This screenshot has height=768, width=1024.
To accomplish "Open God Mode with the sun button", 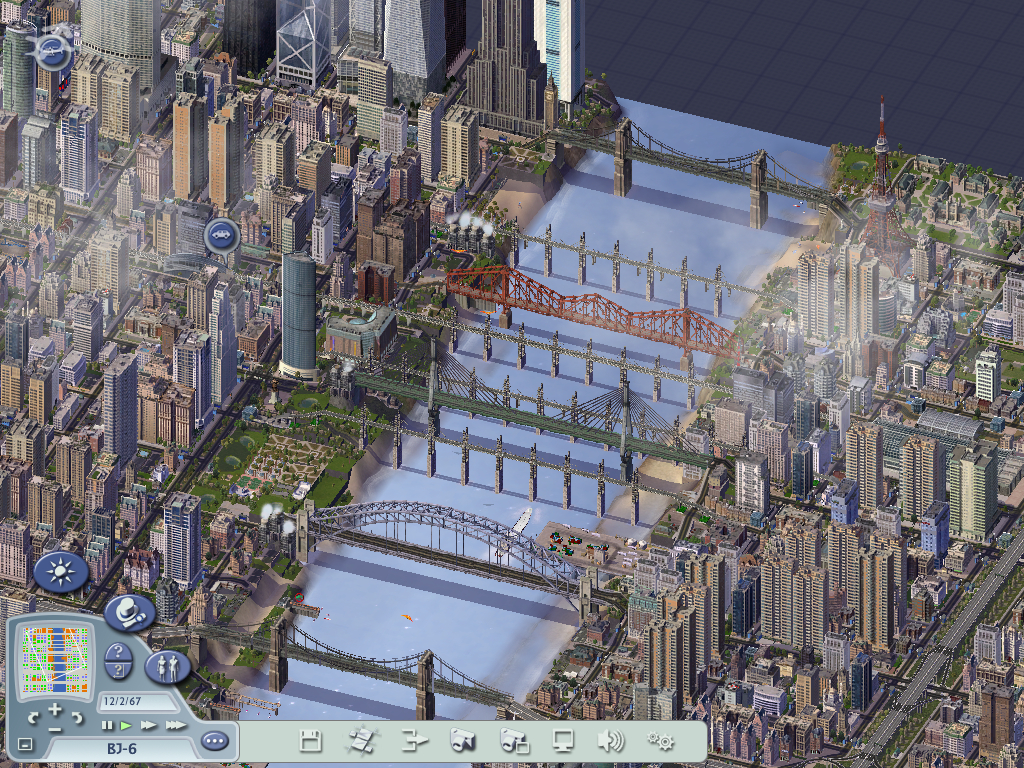I will (x=62, y=573).
